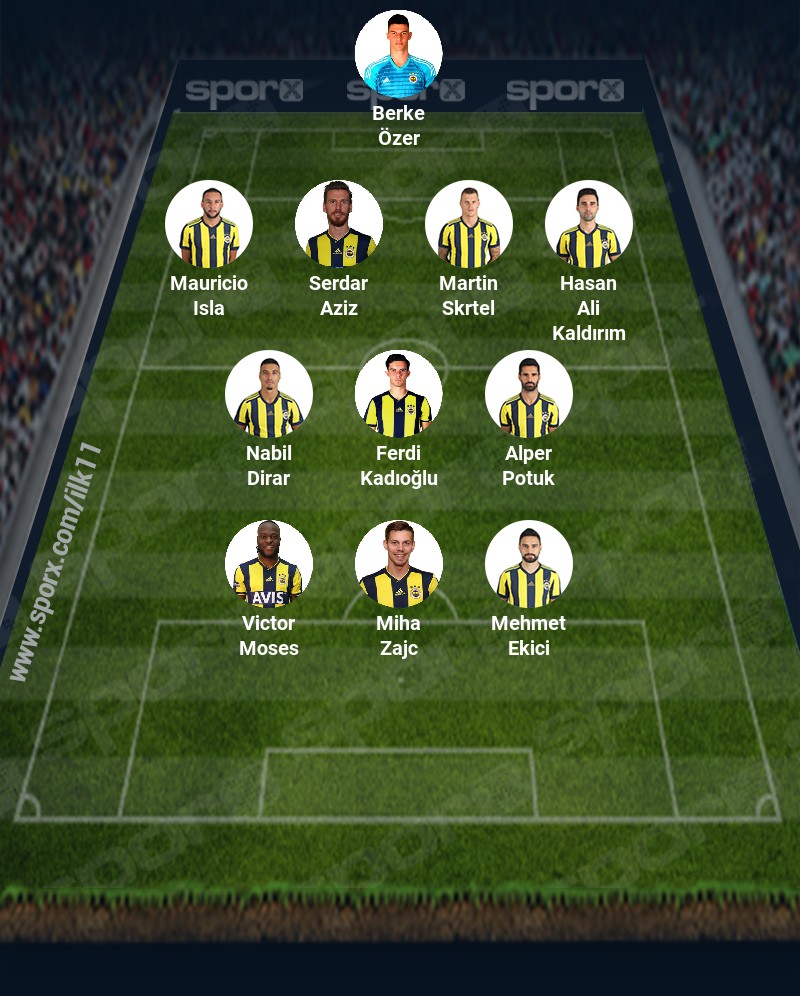
Task: Select Victor Moses in attack
Action: coord(269,564)
